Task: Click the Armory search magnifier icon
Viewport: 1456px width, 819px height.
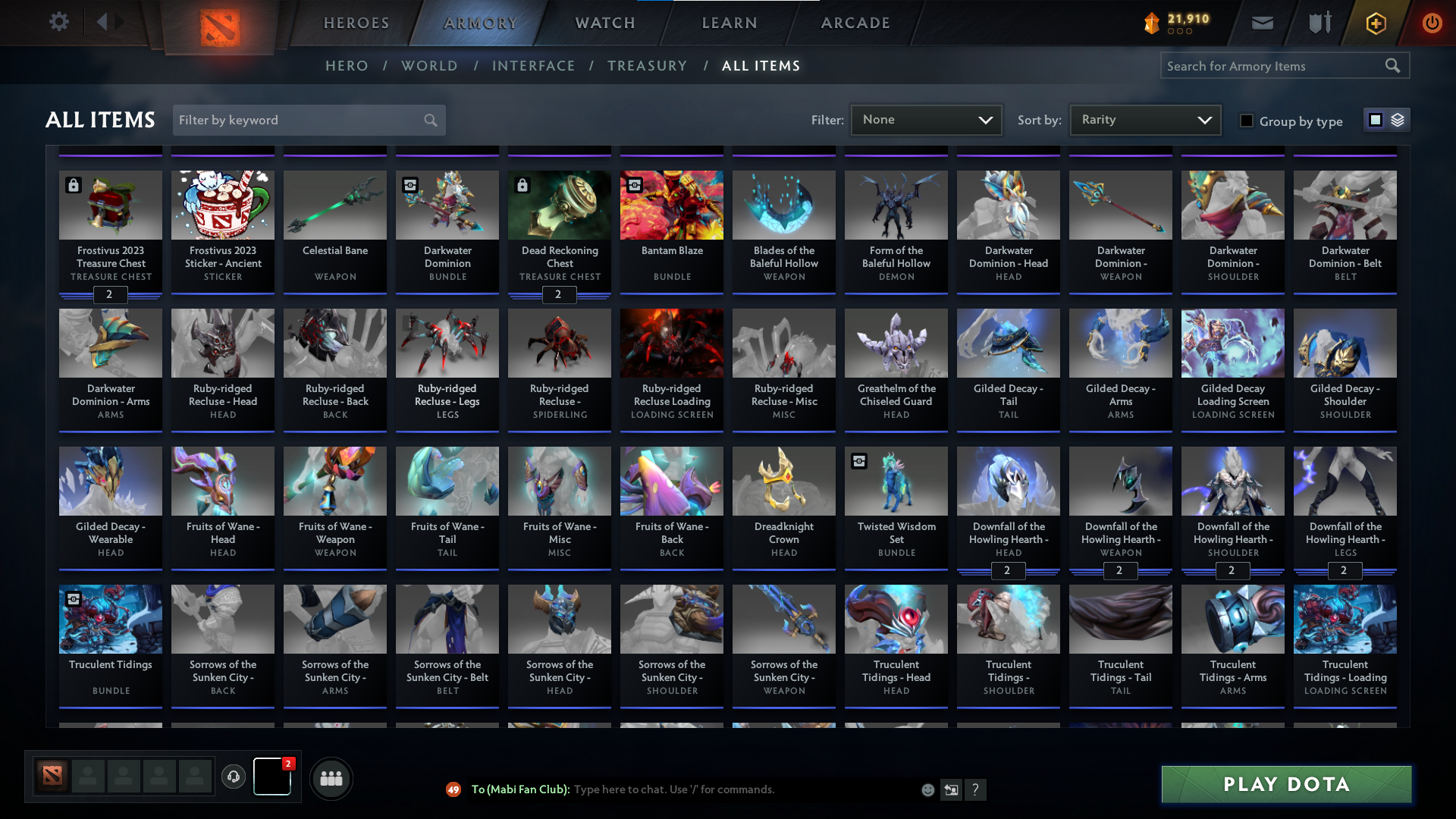Action: click(x=1394, y=65)
